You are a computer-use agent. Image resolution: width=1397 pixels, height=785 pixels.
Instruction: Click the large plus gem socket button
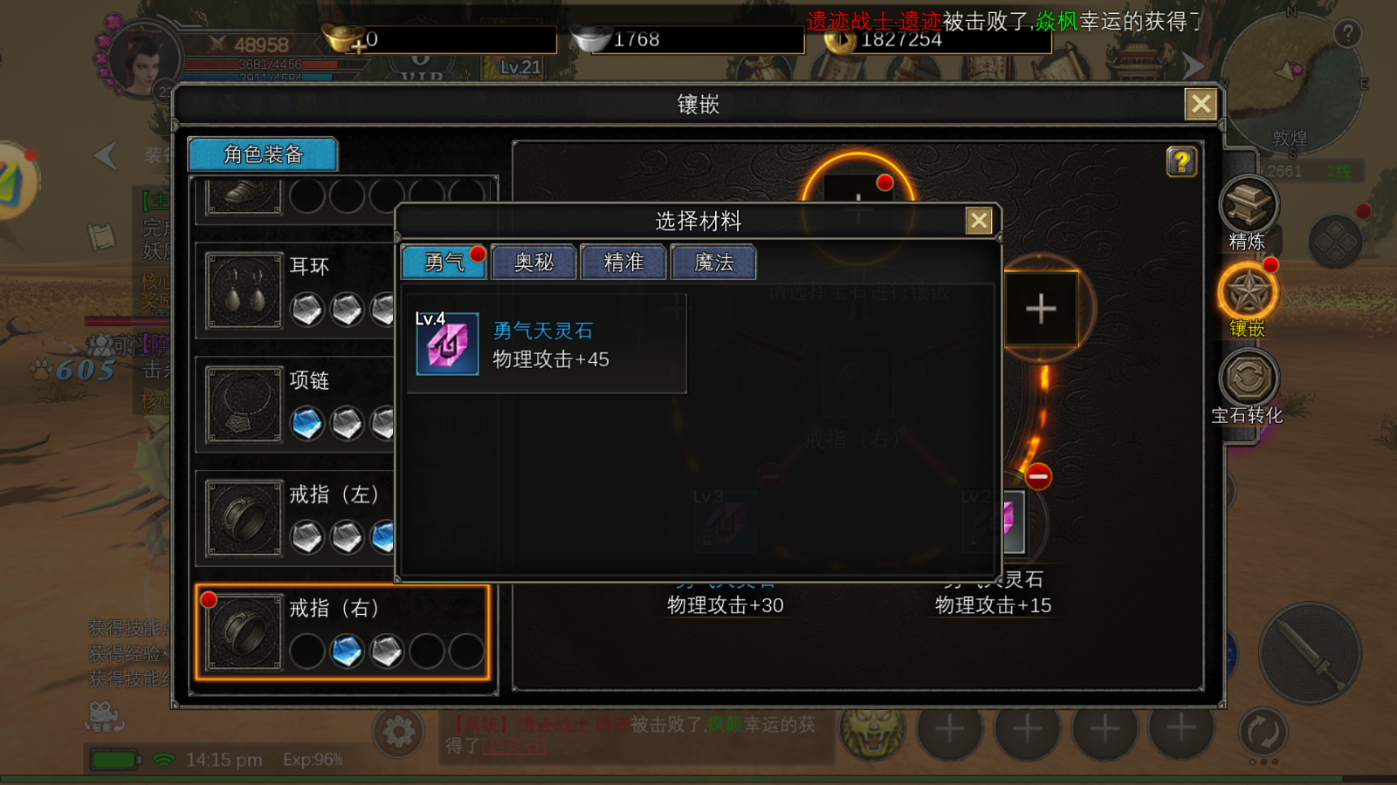[x=1040, y=309]
